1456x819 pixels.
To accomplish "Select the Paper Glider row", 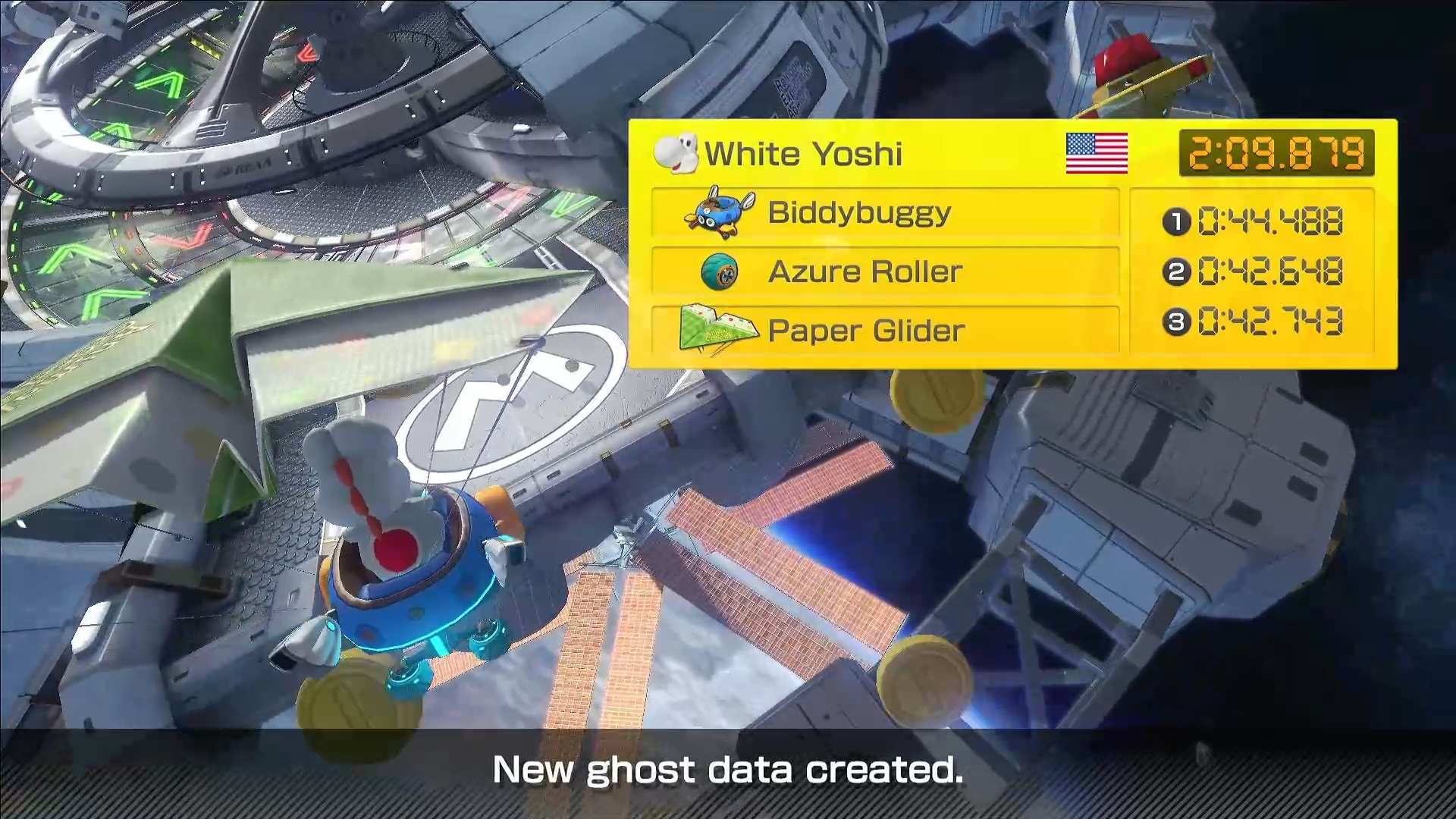I will pyautogui.click(x=885, y=331).
